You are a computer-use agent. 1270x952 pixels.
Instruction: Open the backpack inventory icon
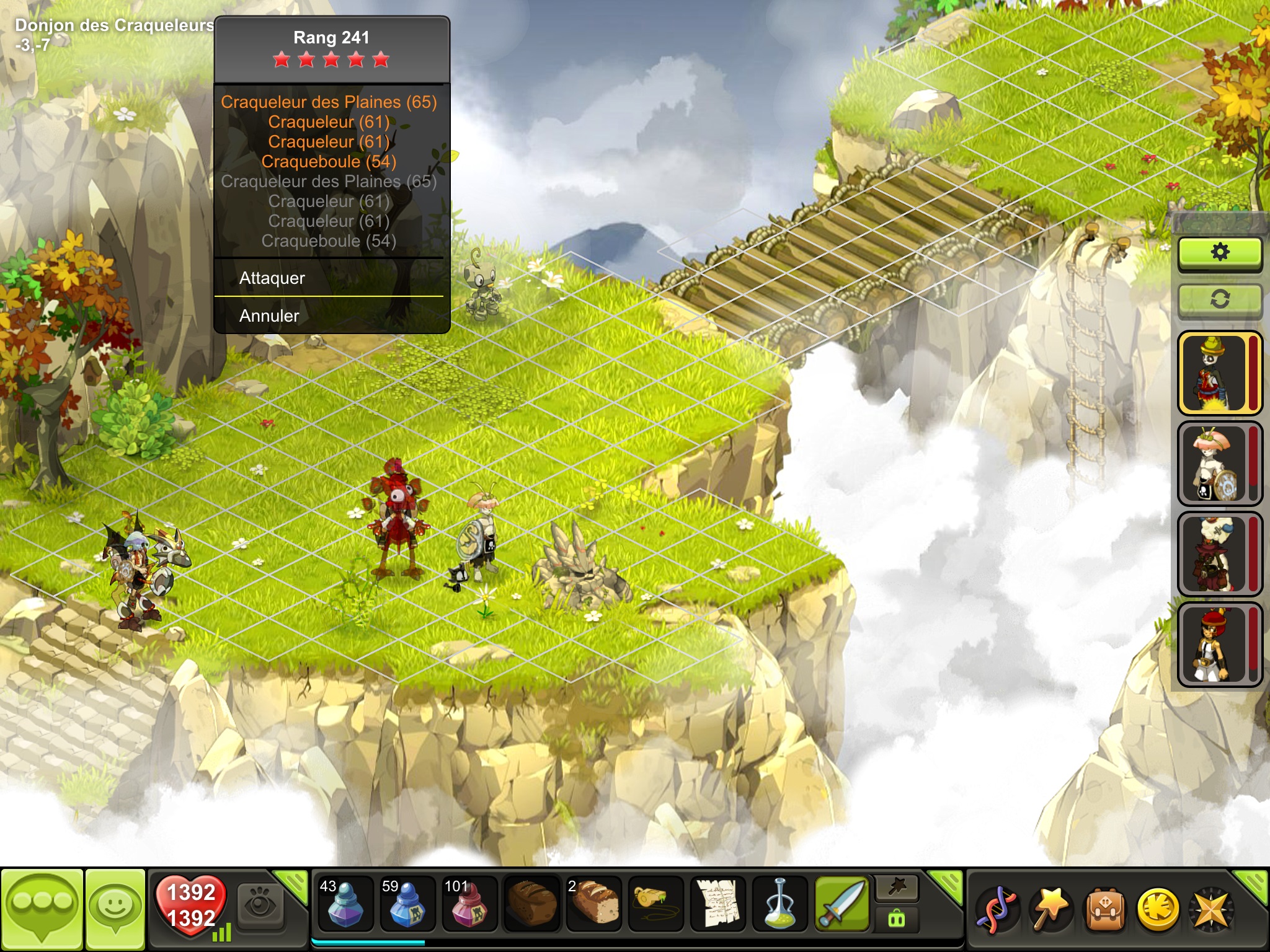pyautogui.click(x=1103, y=910)
